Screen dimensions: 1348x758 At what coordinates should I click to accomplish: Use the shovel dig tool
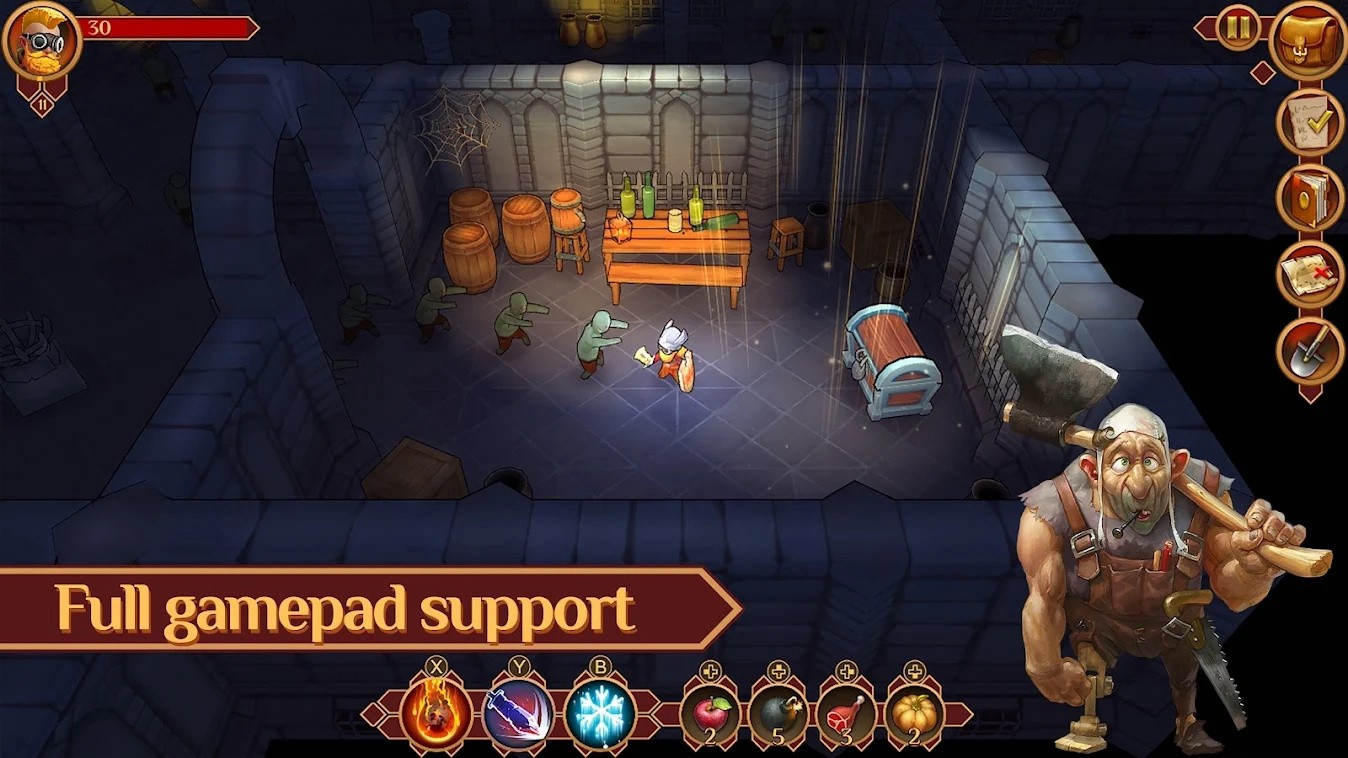coord(1310,349)
